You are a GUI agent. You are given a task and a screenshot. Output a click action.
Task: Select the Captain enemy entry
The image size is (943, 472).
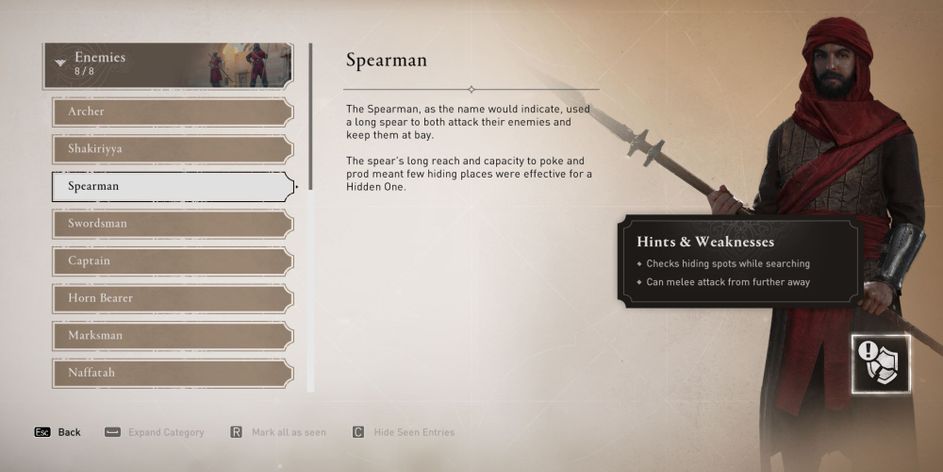pyautogui.click(x=172, y=261)
